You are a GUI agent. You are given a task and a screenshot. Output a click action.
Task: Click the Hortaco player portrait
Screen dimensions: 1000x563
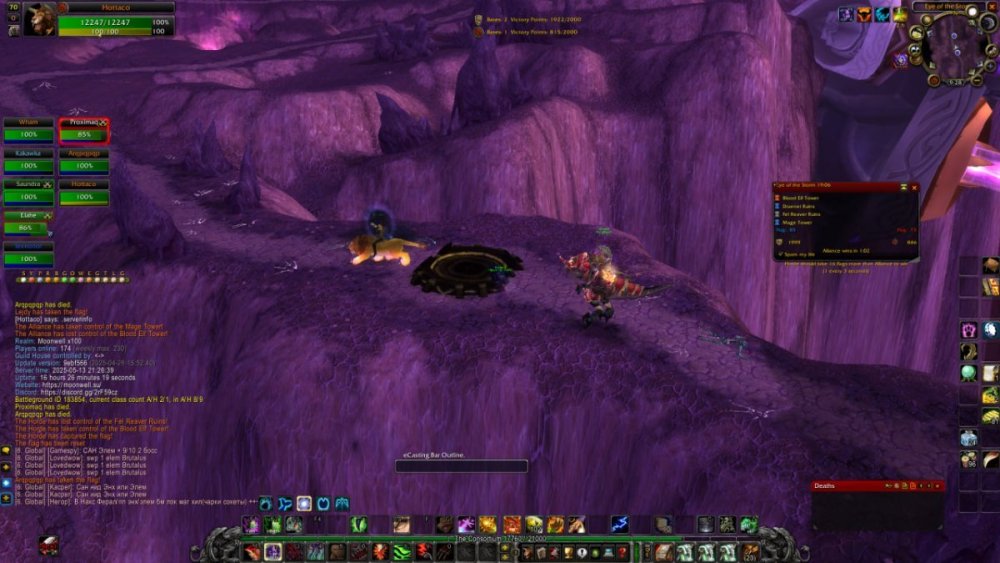(x=38, y=19)
